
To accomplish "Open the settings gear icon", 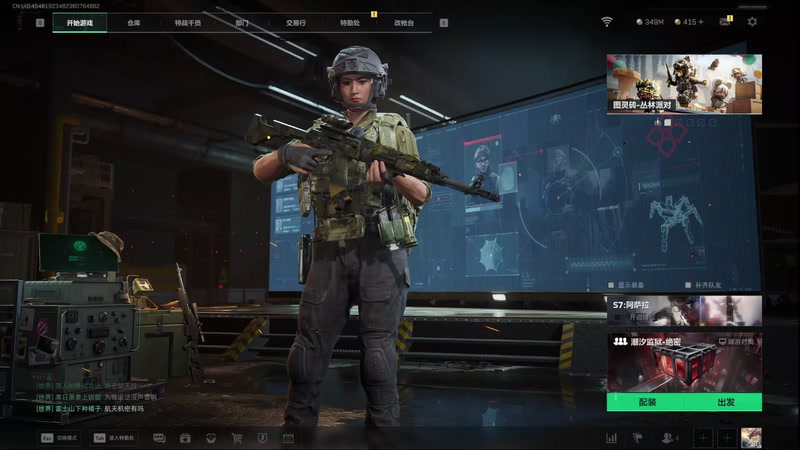I will 752,21.
